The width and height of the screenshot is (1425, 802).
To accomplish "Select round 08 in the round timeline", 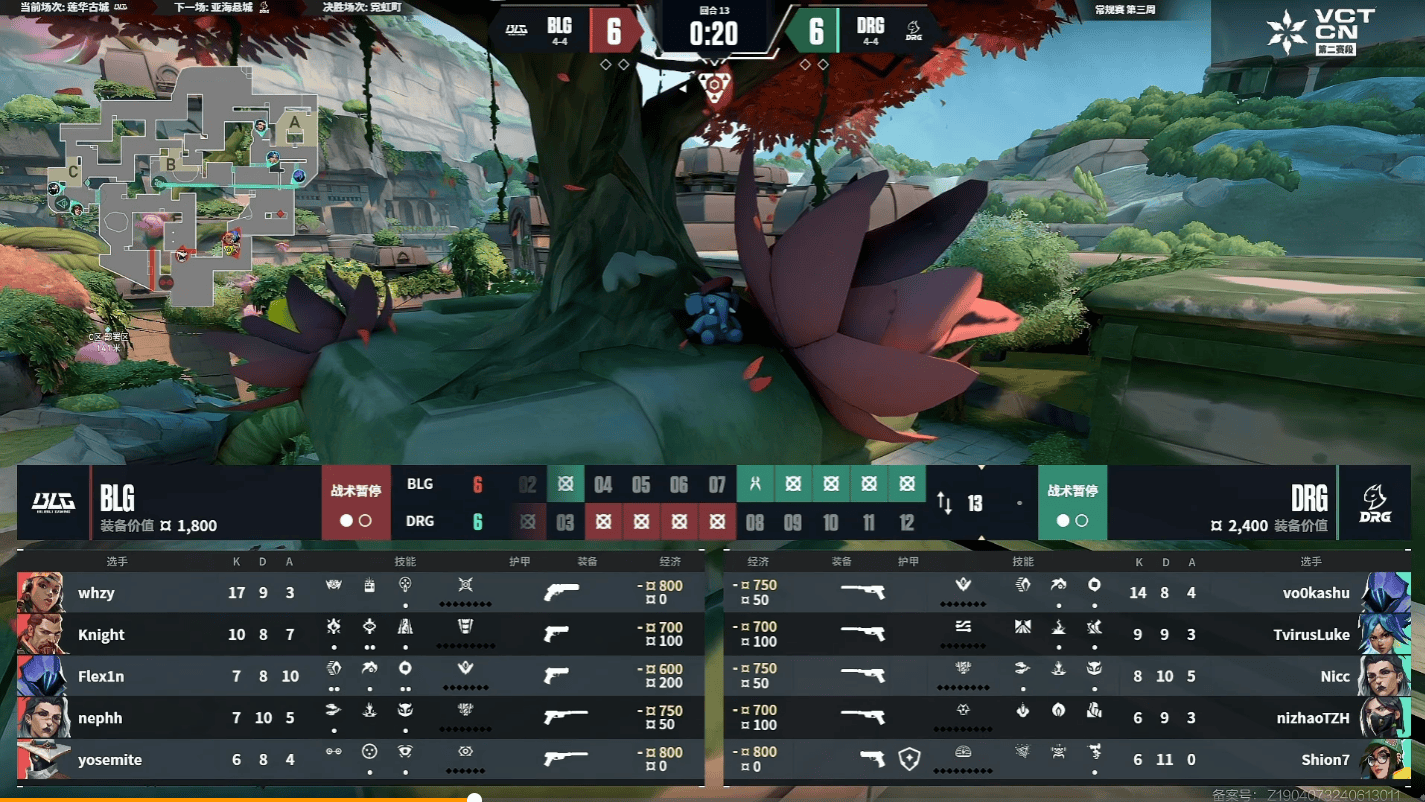I will (x=755, y=522).
